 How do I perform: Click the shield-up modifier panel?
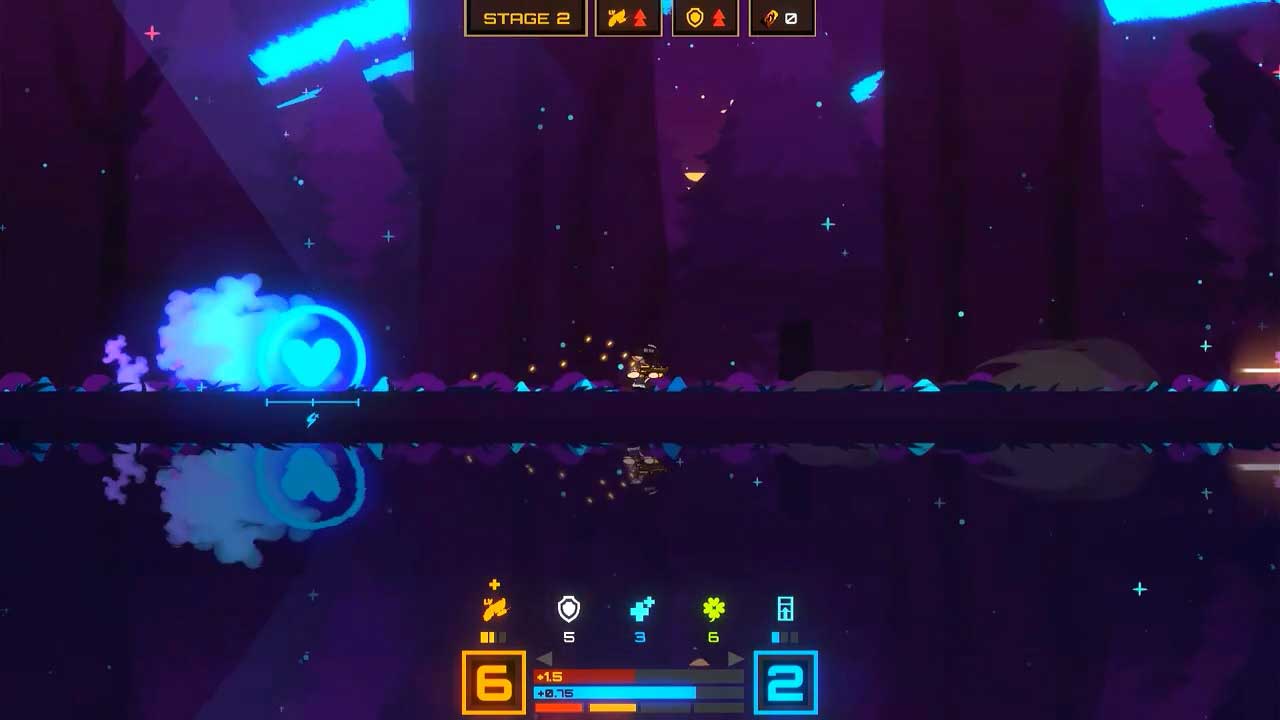705,18
